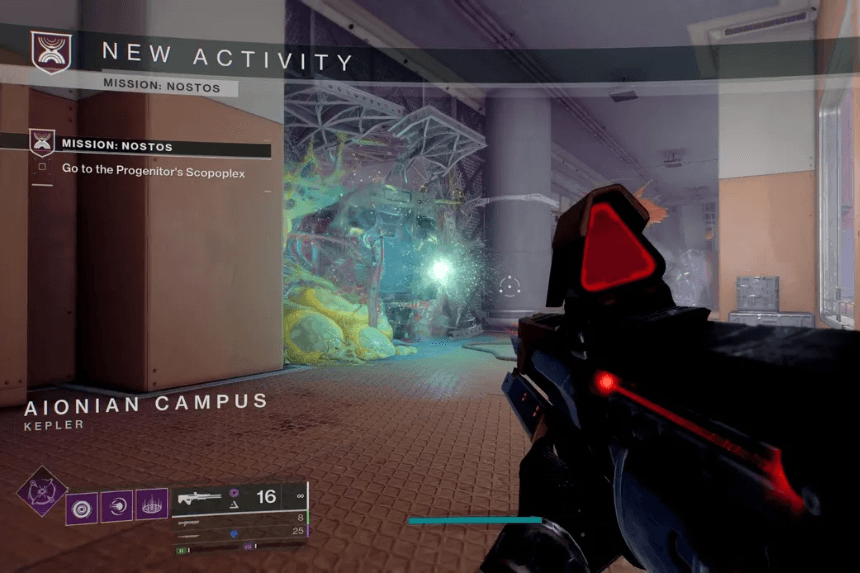Tick the Progenitor's Scopoplex objective checkbox
This screenshot has height=573, width=860.
point(42,171)
